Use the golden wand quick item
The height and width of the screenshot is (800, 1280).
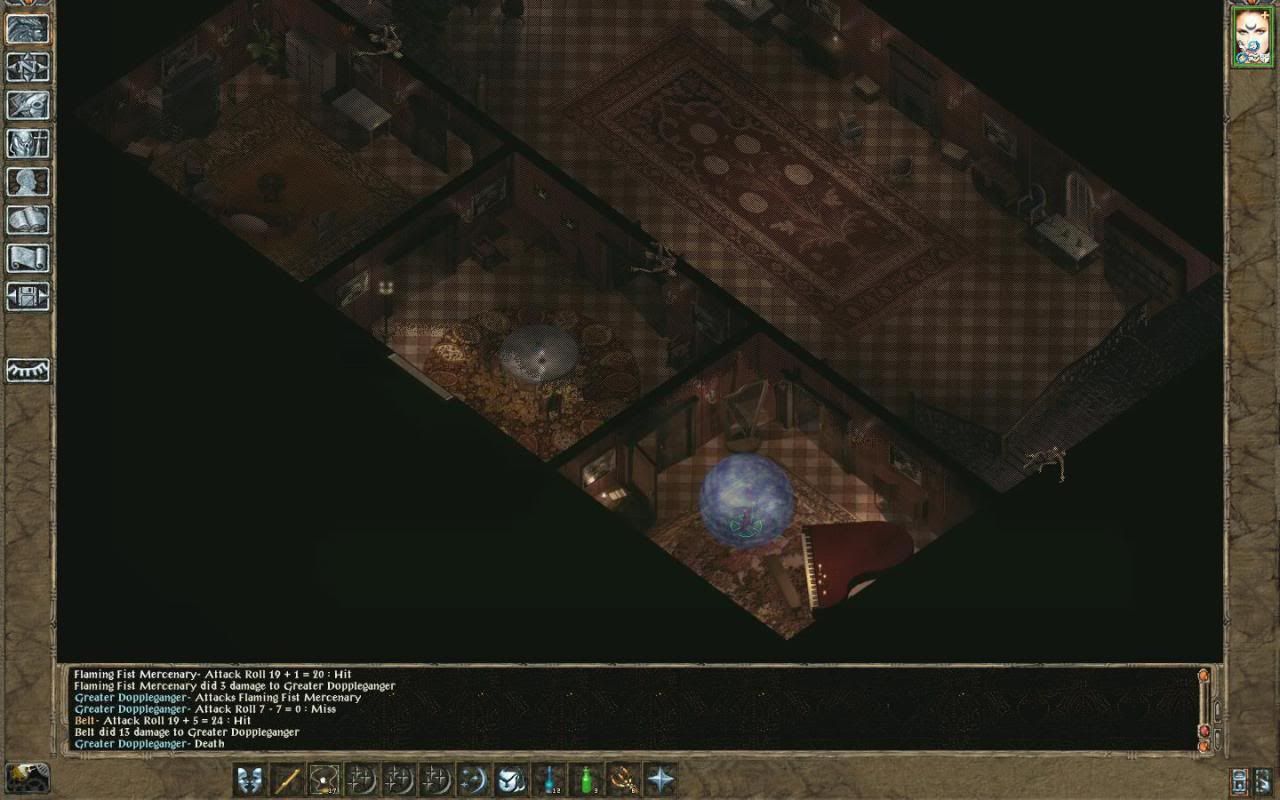coord(624,779)
